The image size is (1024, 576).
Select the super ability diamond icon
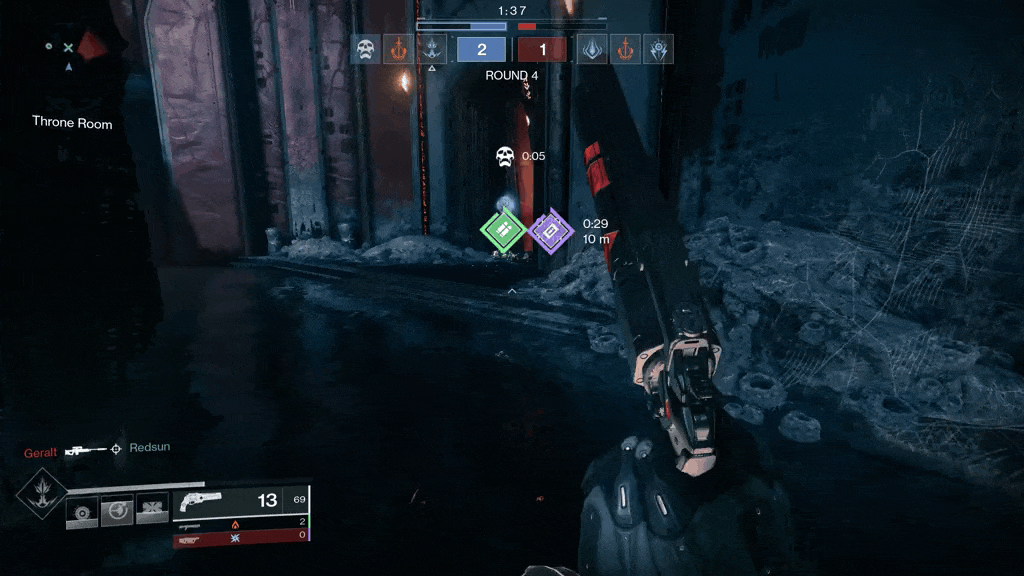42,490
